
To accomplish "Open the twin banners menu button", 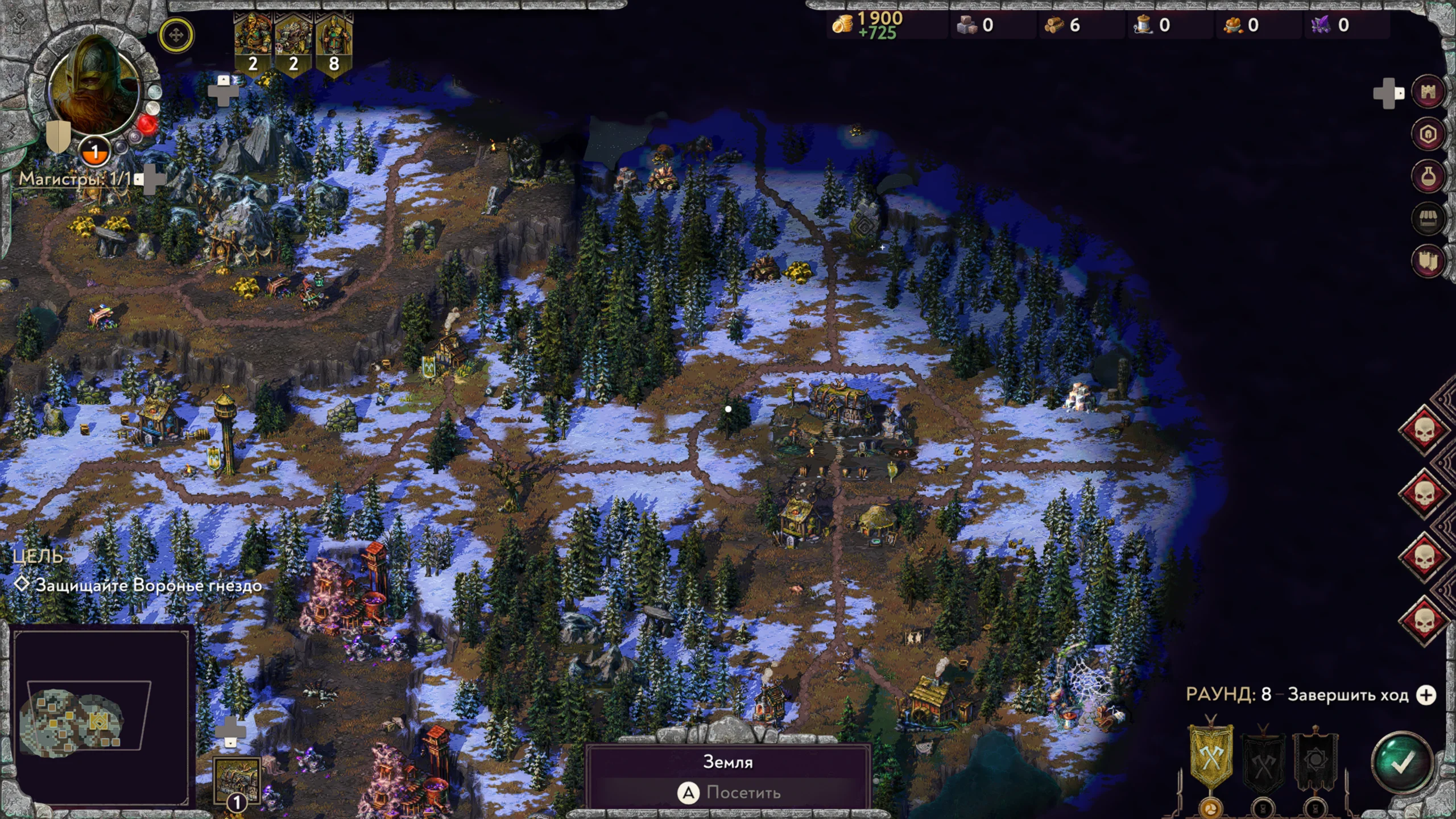I will click(1428, 260).
